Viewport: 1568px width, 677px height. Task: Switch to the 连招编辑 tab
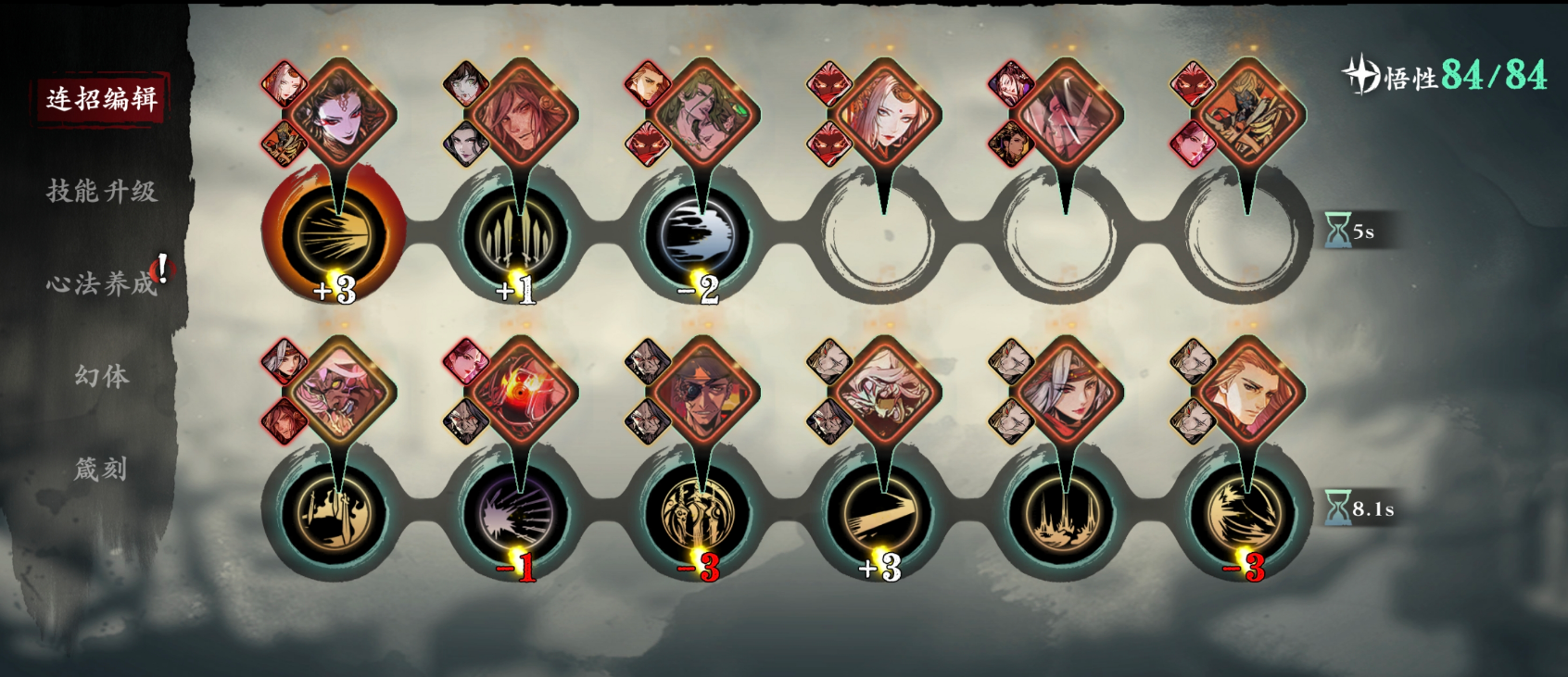click(102, 98)
